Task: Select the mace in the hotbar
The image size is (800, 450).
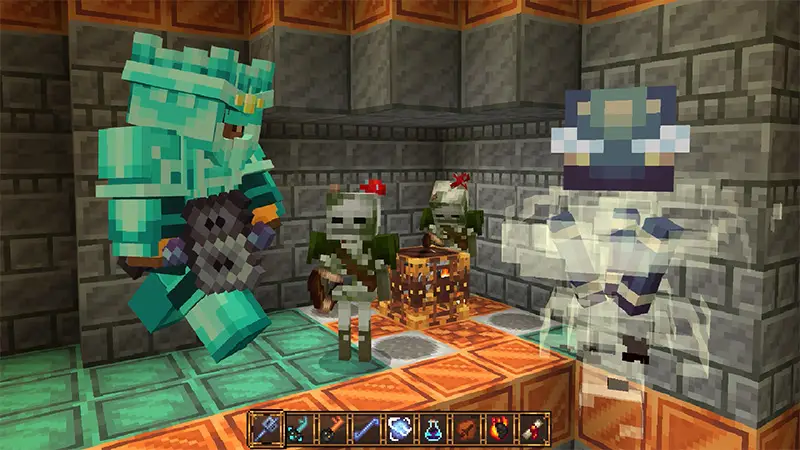Action: click(x=265, y=429)
